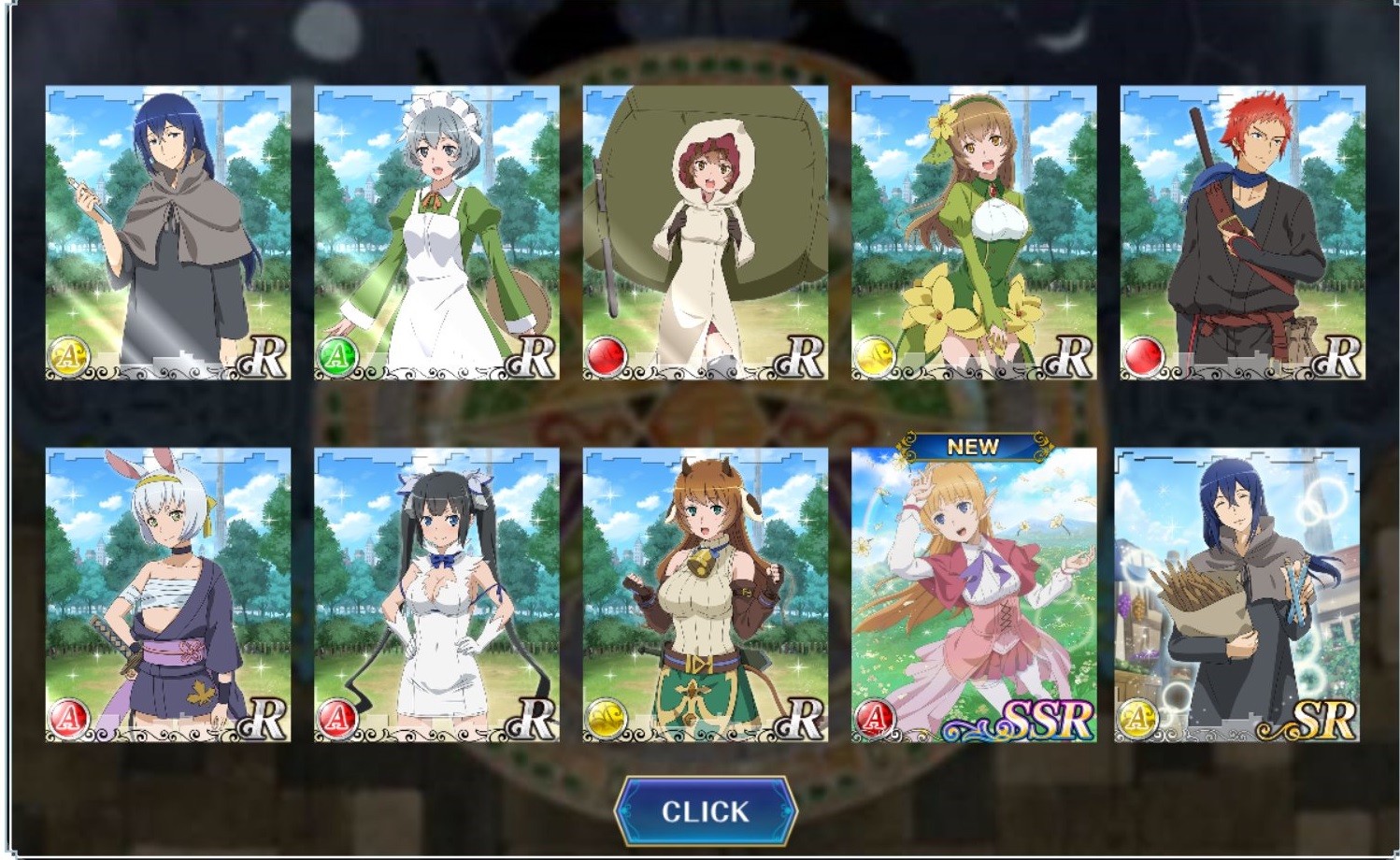Select the white-haired rabbit-eared girl card

coord(168,595)
